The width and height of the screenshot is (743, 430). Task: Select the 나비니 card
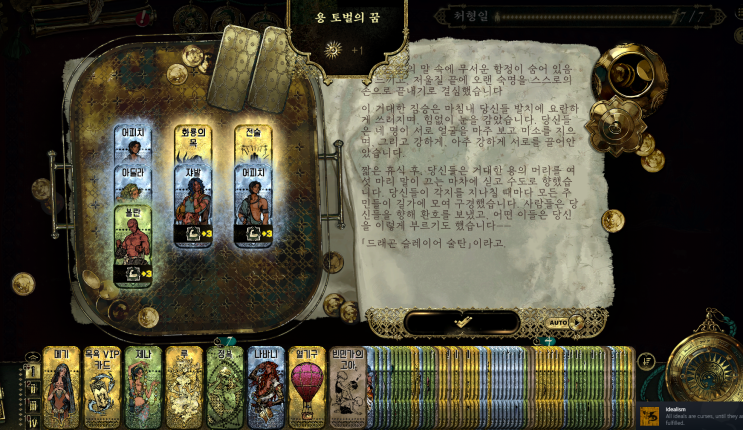tap(266, 388)
